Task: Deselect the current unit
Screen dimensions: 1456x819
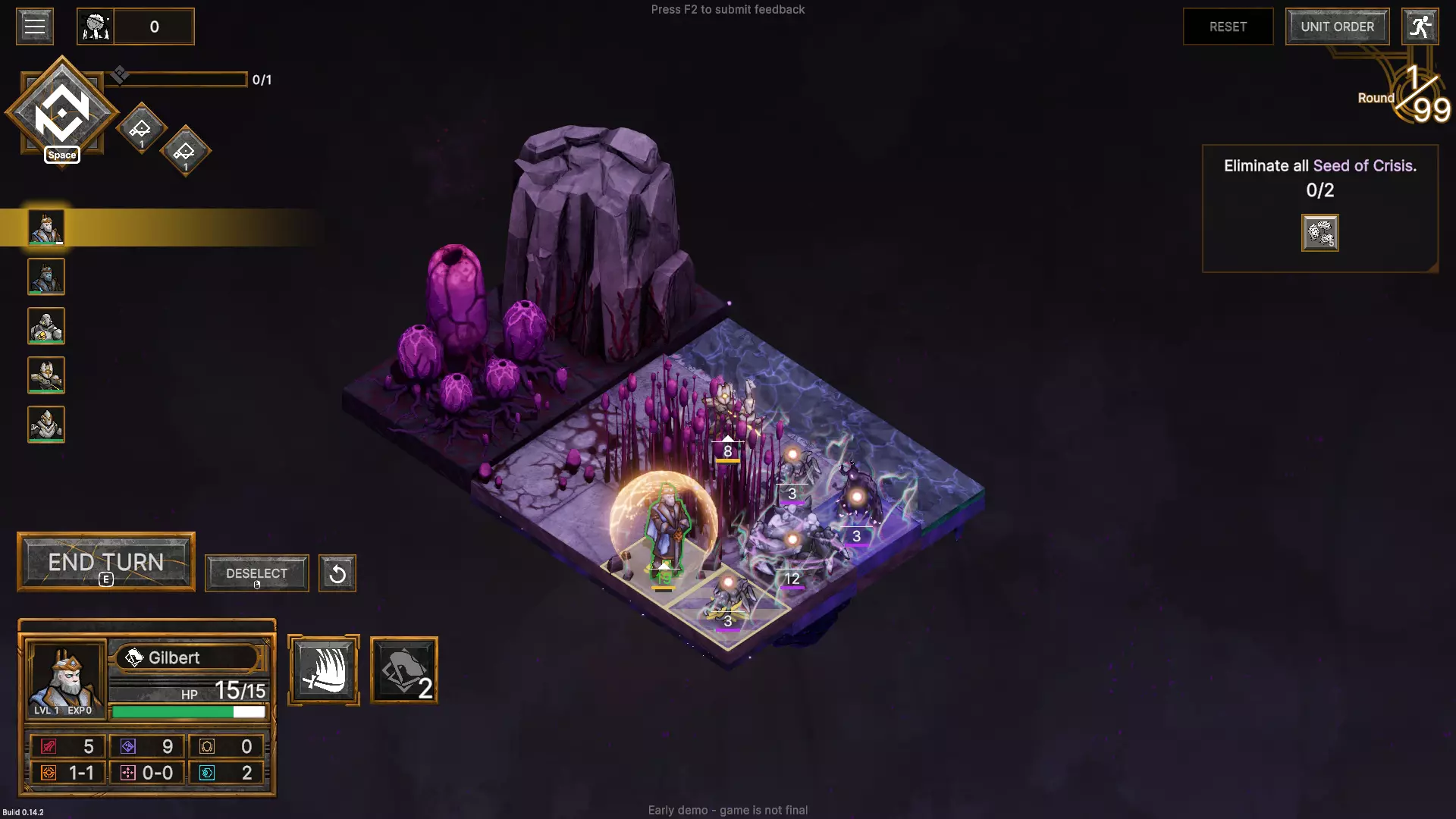Action: tap(256, 573)
